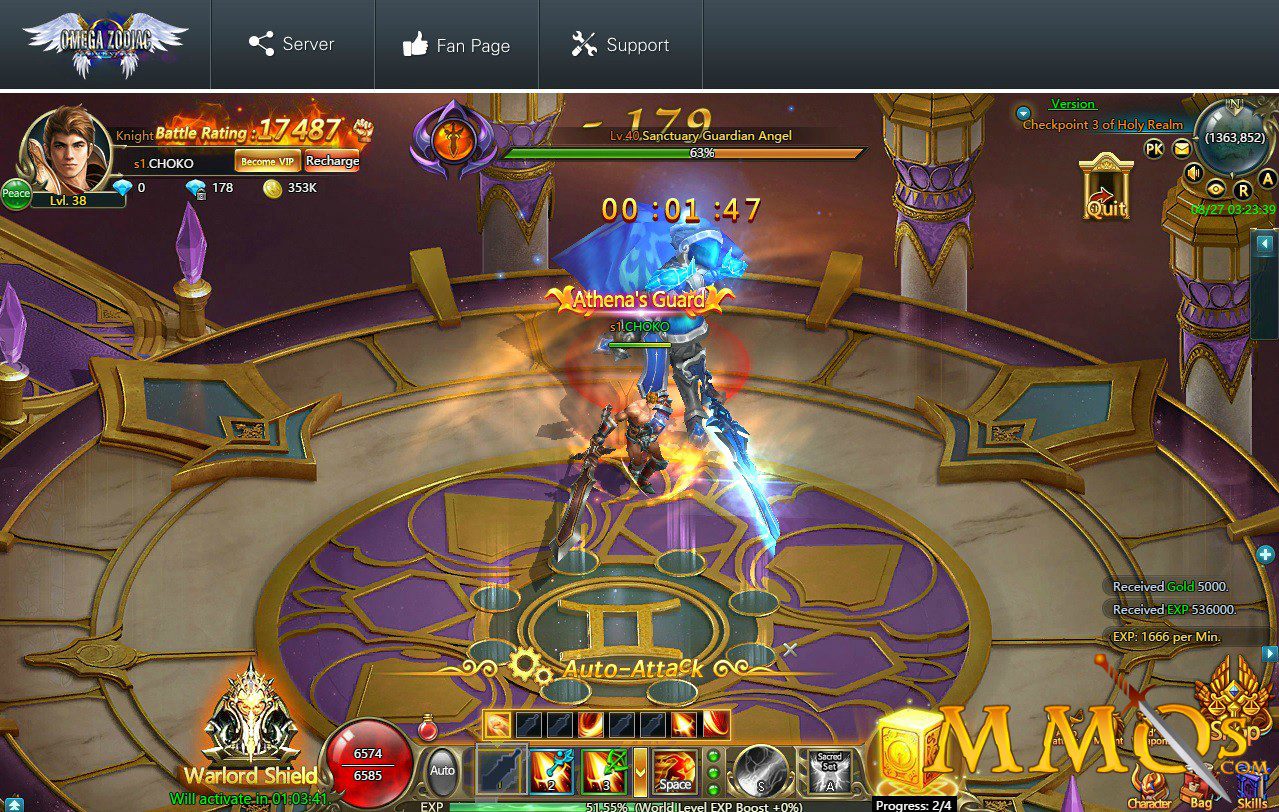Open the Server menu
1279x812 pixels.
coord(292,45)
